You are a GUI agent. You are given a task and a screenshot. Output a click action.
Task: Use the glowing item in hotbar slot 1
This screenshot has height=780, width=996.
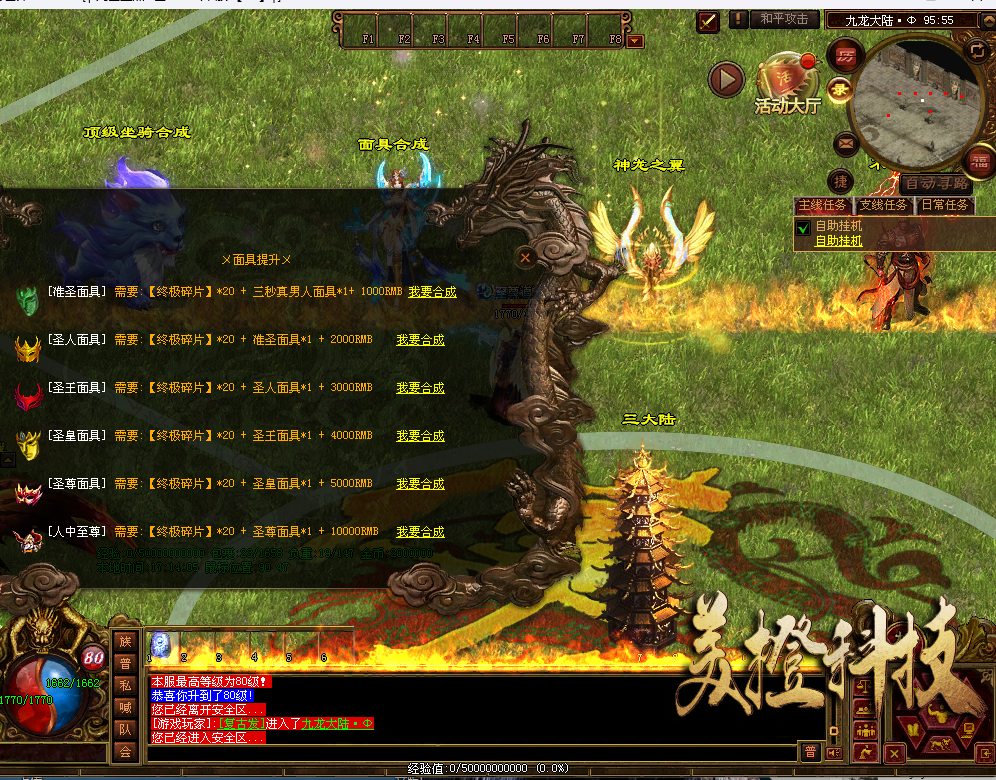(x=160, y=645)
